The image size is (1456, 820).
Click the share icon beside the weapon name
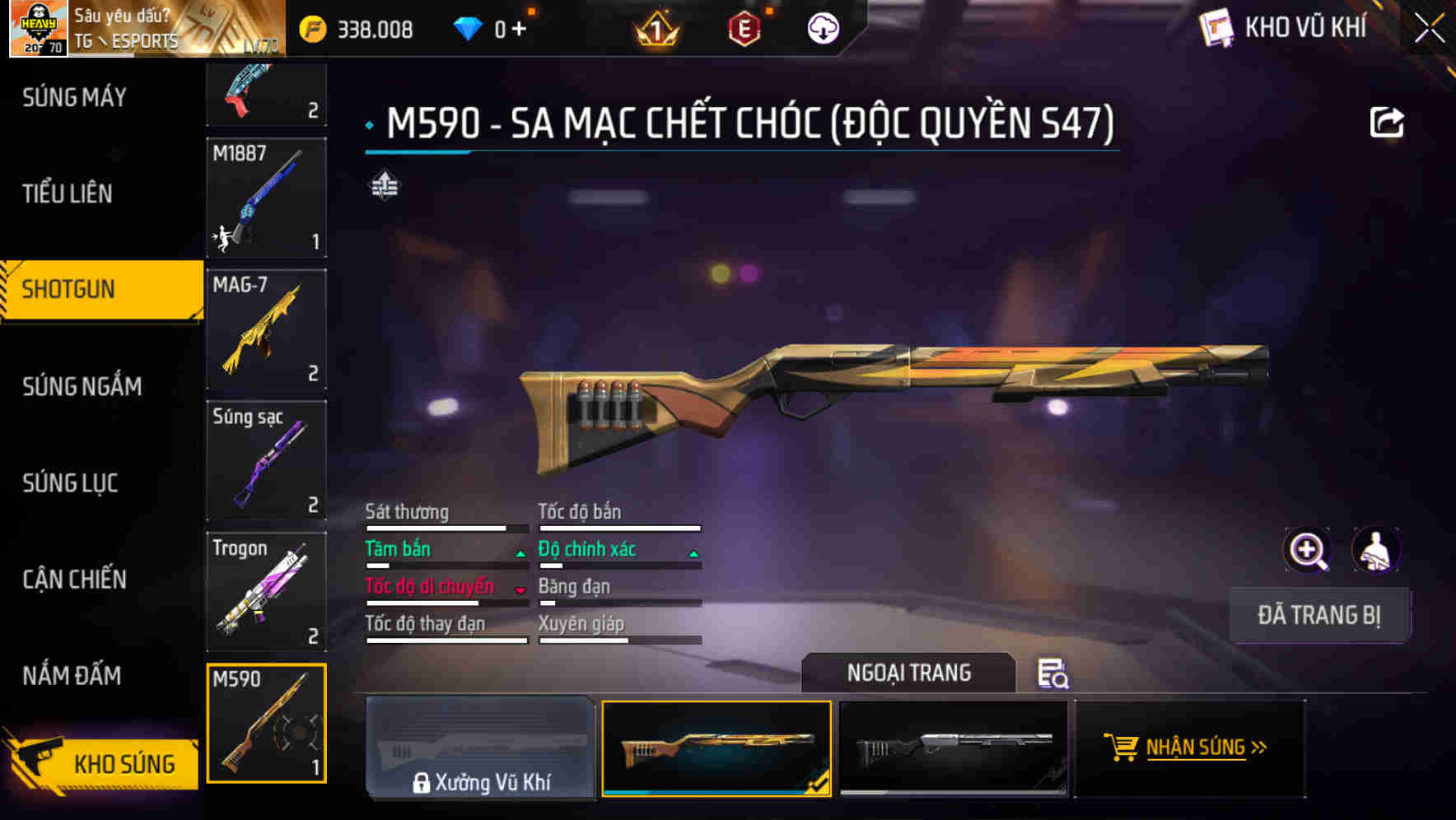(1388, 121)
